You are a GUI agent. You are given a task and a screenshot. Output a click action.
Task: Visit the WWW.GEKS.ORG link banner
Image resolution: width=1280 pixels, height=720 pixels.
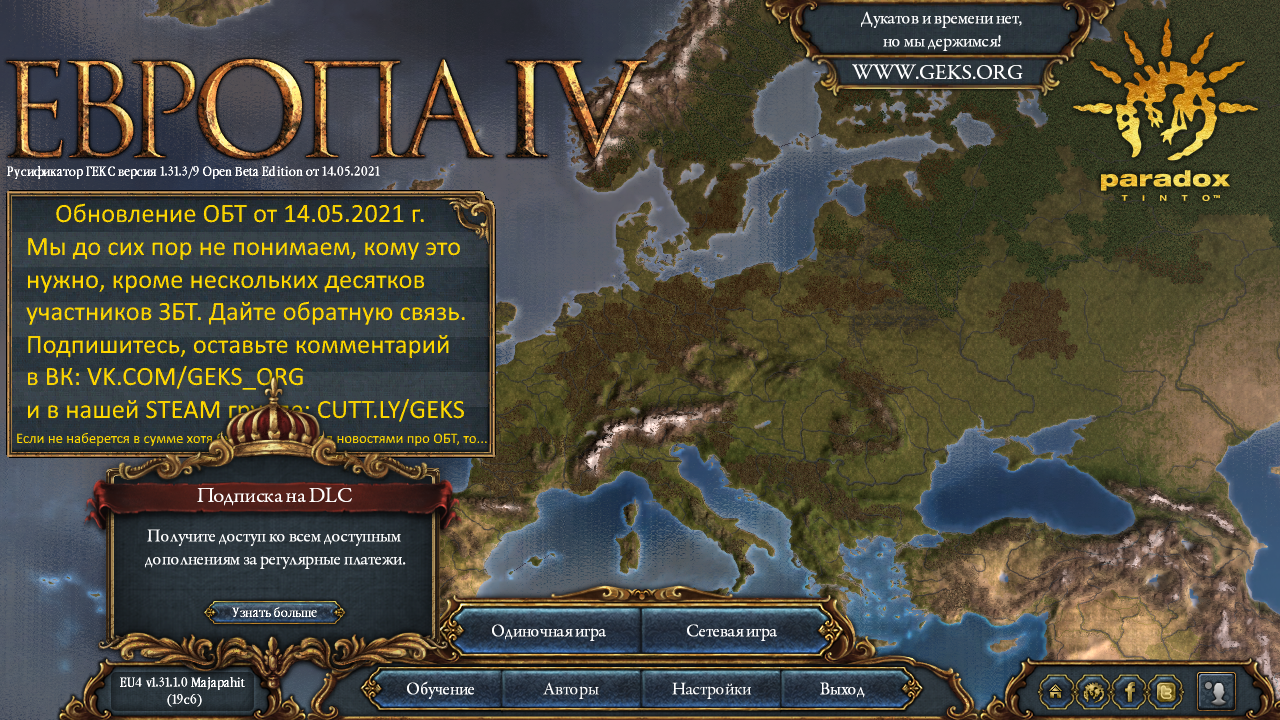click(x=937, y=72)
